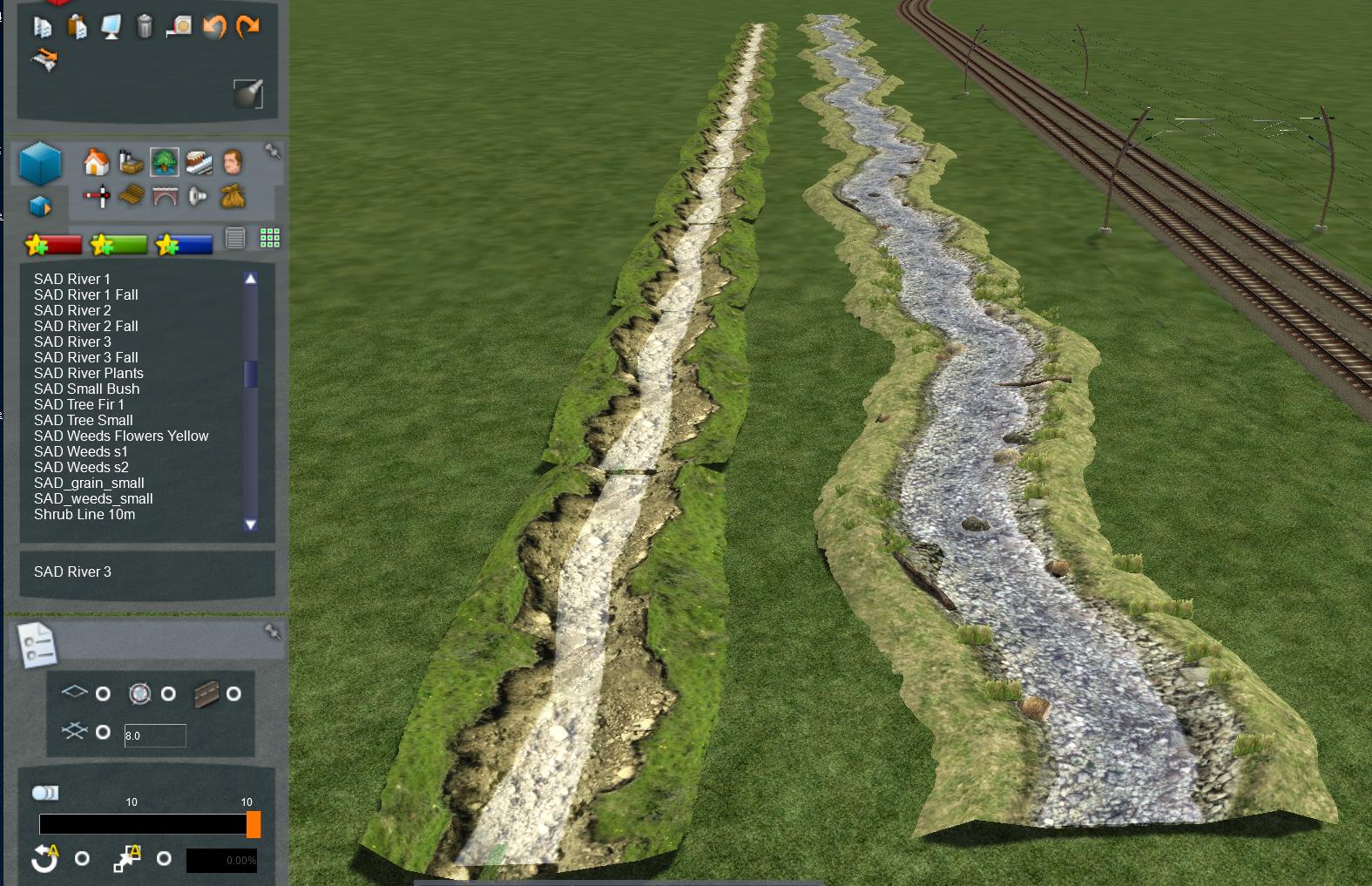Add to the blue star favorites list
1372x886 pixels.
[x=184, y=245]
